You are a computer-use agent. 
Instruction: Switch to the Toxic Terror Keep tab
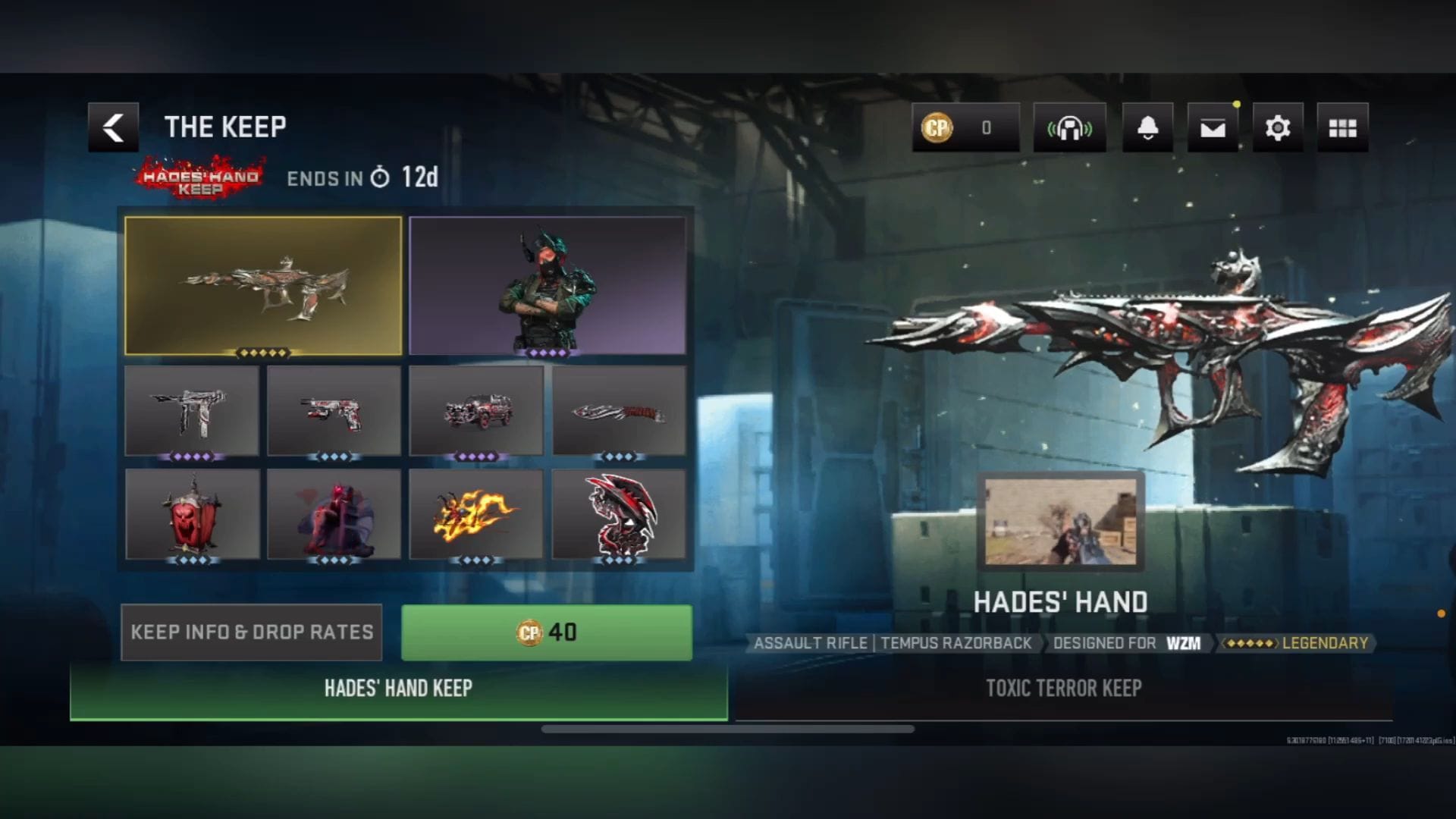pos(1065,689)
